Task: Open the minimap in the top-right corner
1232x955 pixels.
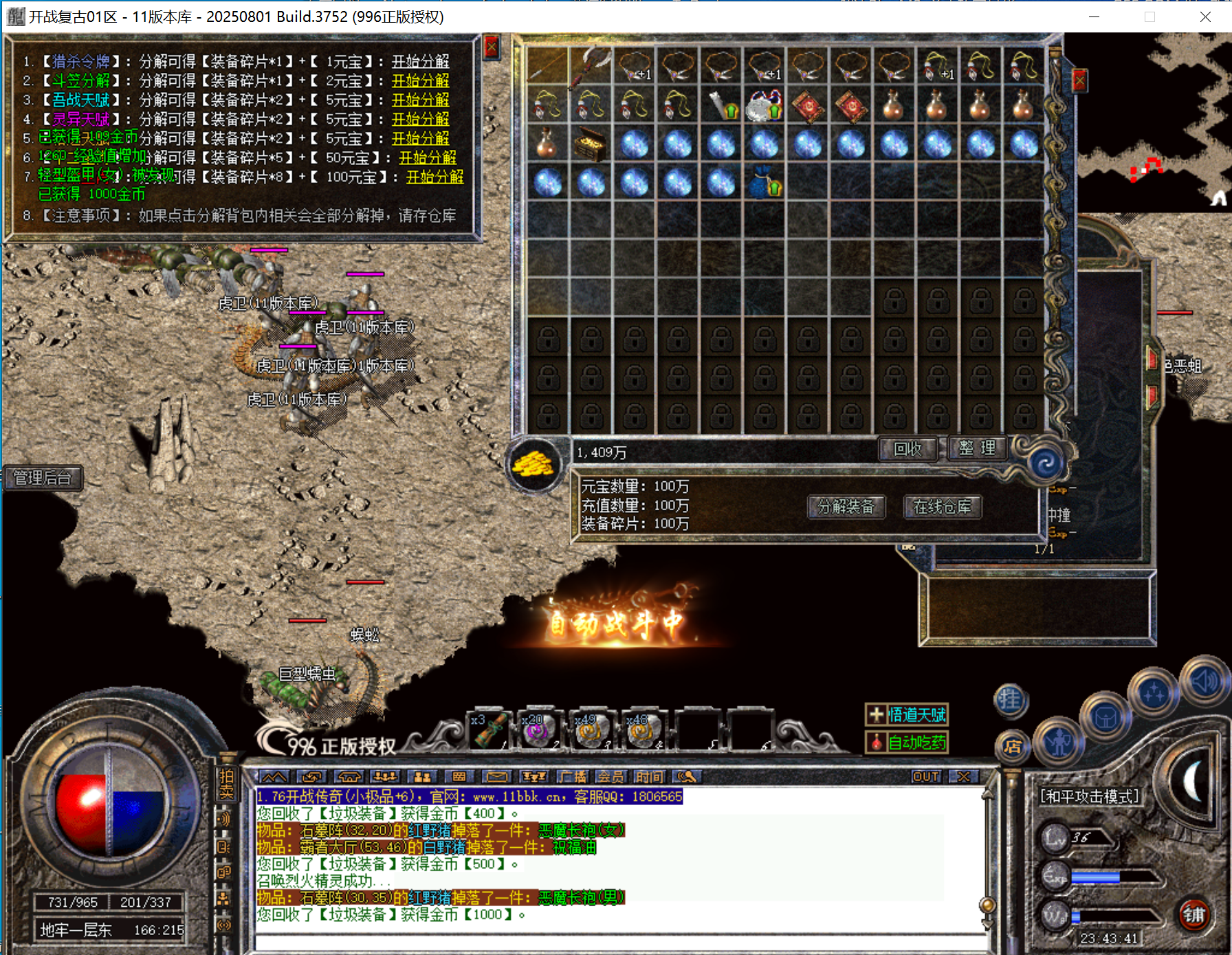Action: [x=1155, y=124]
